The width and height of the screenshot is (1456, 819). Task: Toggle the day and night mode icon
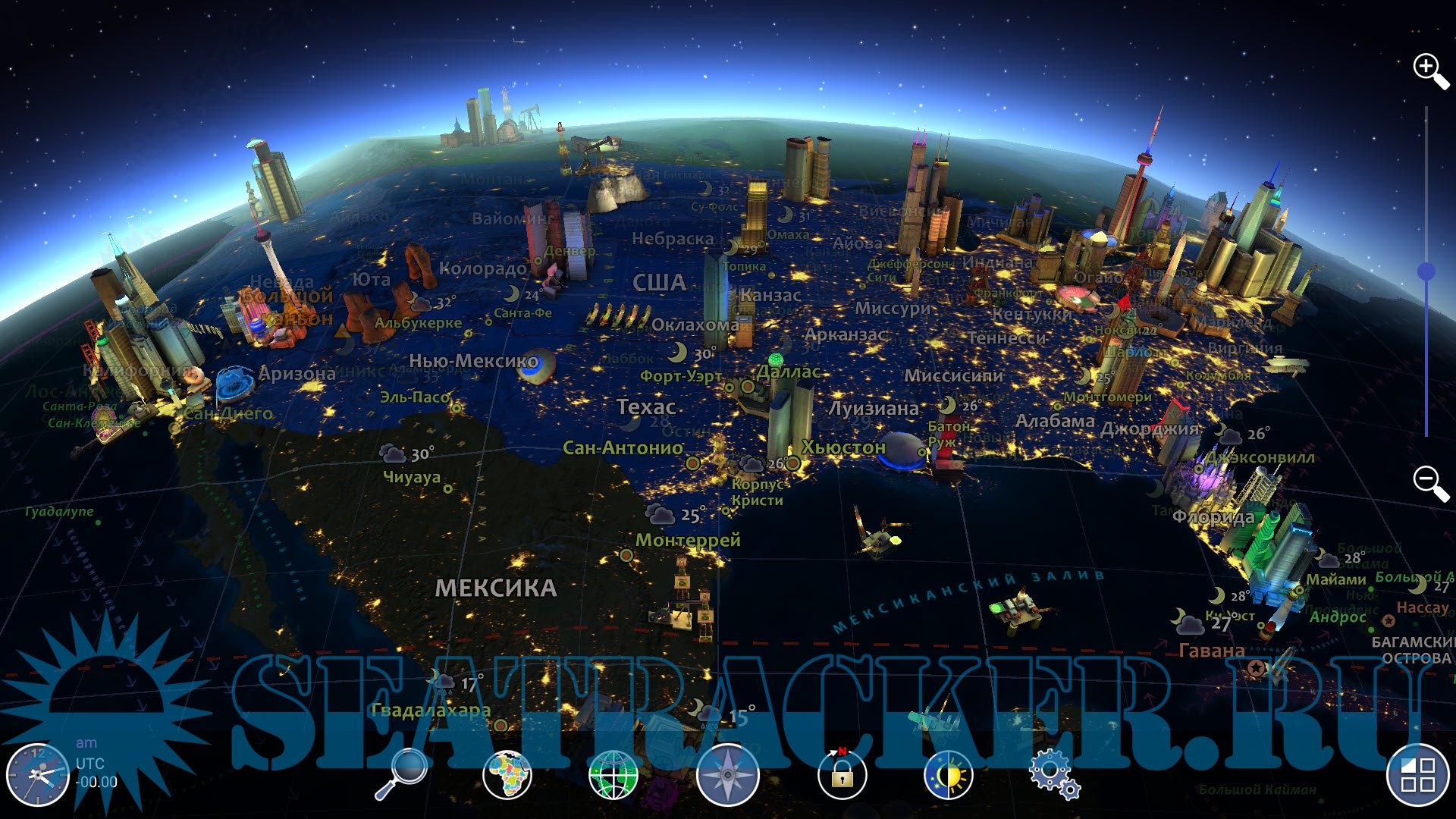[949, 775]
